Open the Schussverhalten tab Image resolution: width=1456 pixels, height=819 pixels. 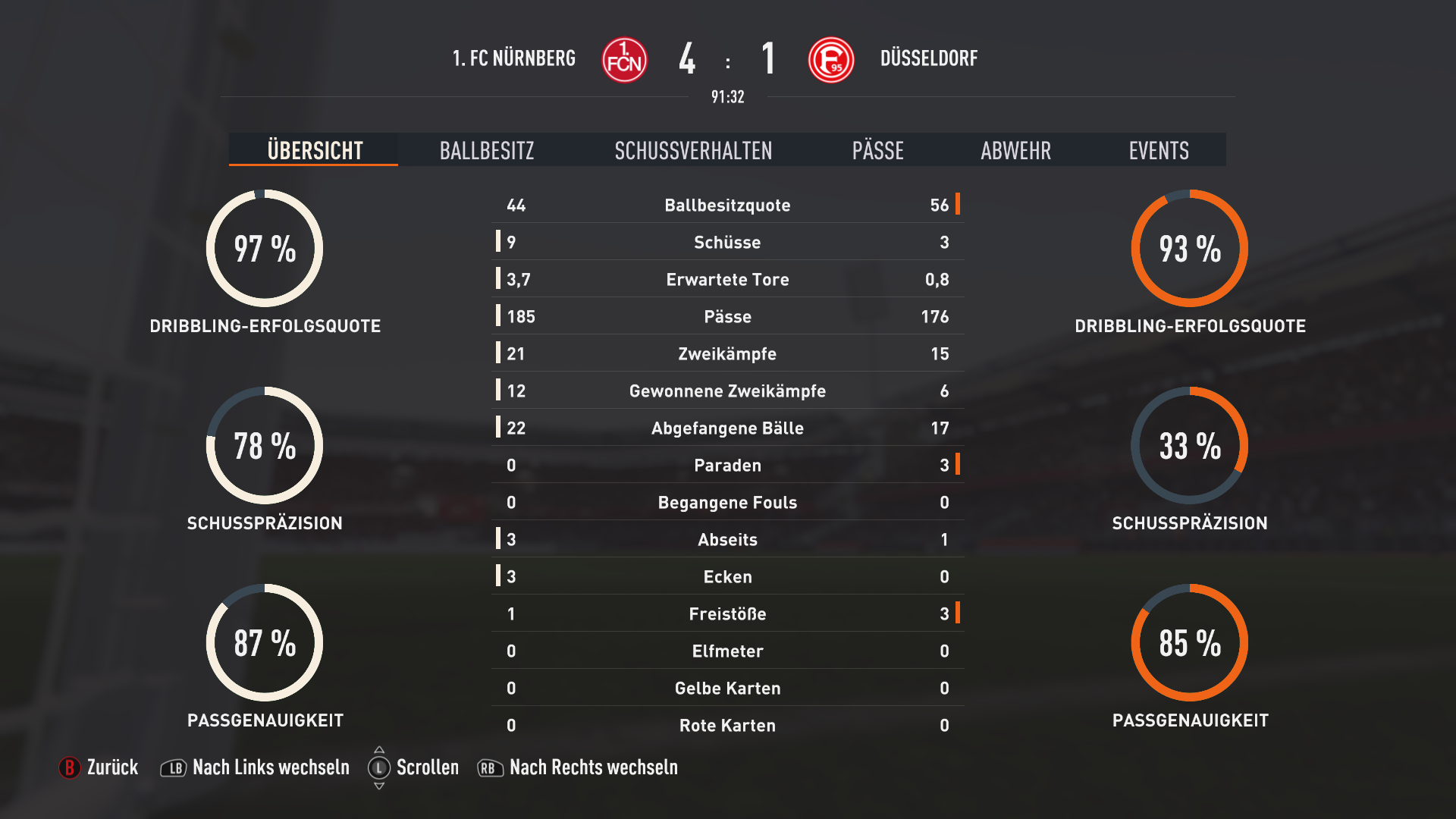(693, 150)
